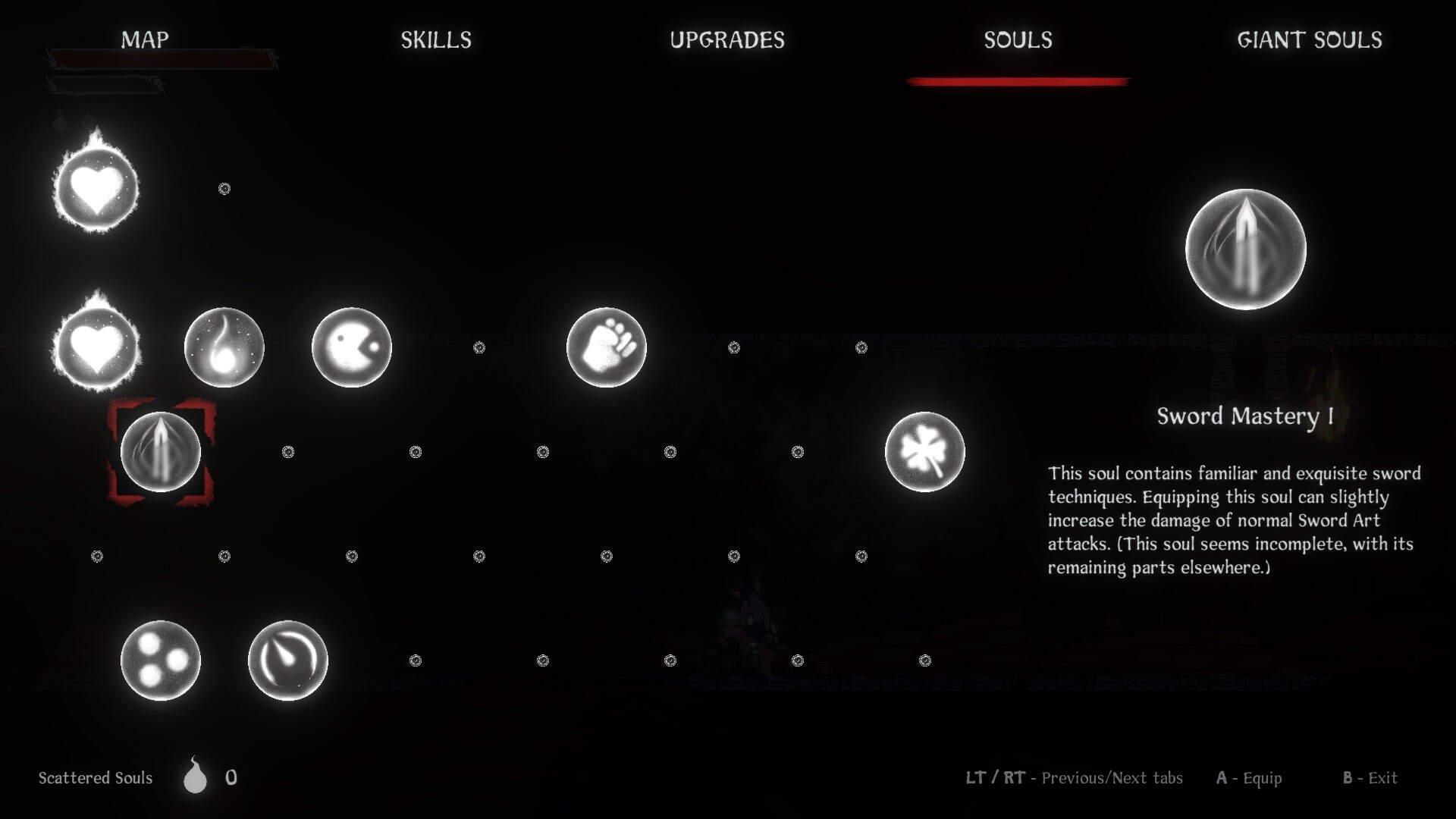
Task: Select the three-dot cluster soul orb
Action: [x=159, y=660]
